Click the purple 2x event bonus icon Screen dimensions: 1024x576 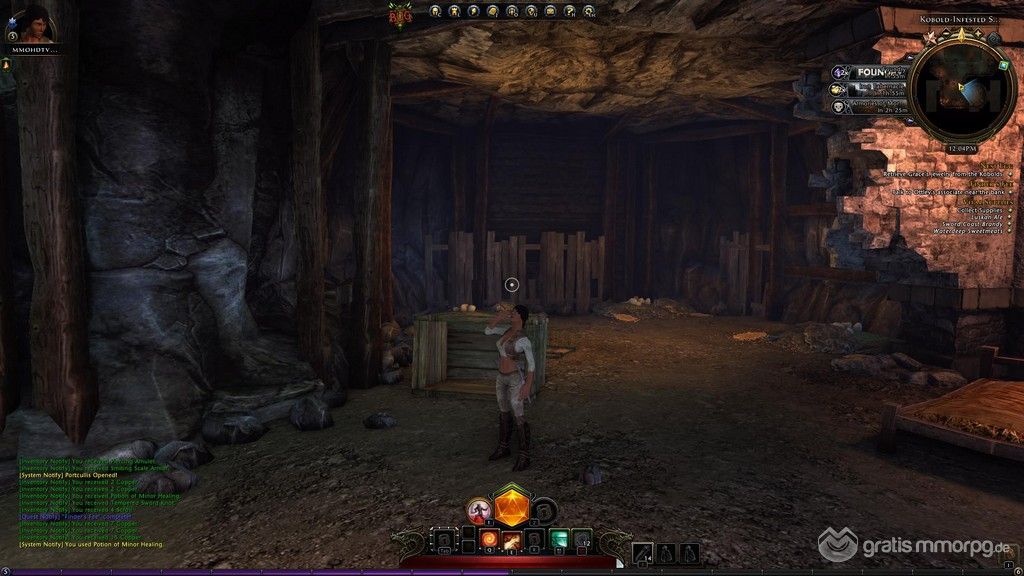click(x=838, y=72)
